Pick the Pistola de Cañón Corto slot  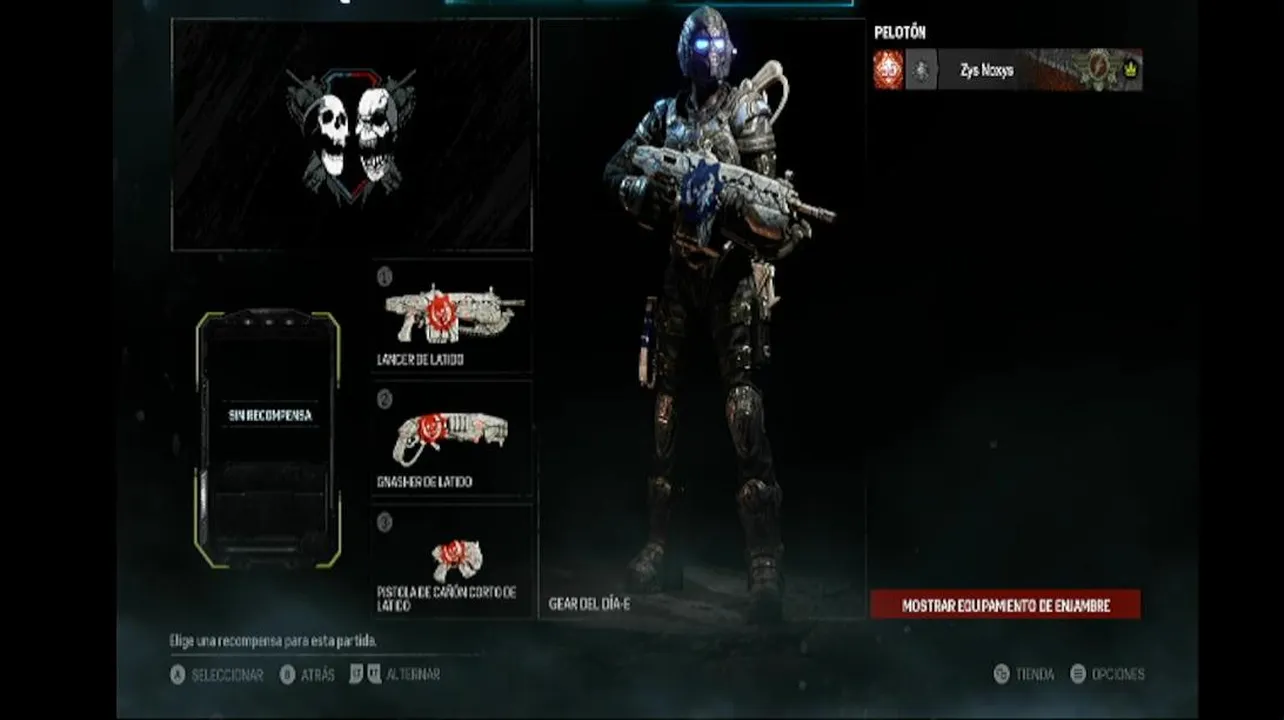point(452,560)
